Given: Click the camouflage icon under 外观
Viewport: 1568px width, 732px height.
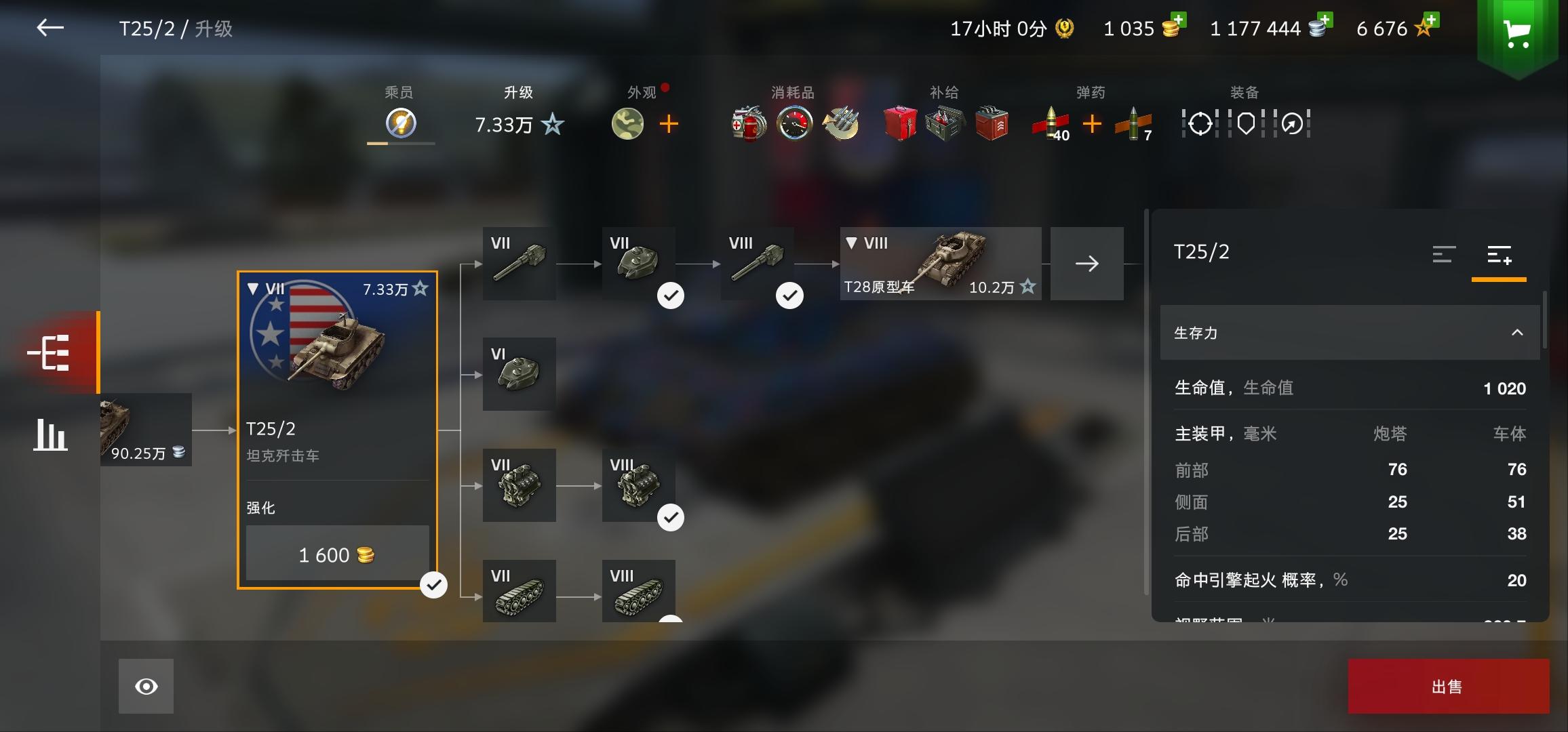Looking at the screenshot, I should (x=628, y=124).
